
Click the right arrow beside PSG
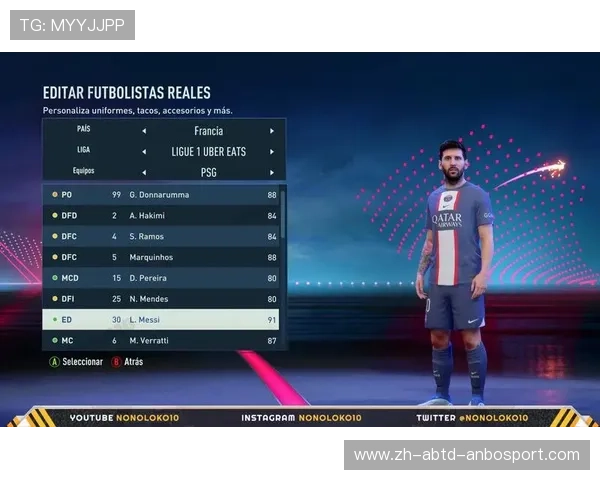pyautogui.click(x=271, y=172)
